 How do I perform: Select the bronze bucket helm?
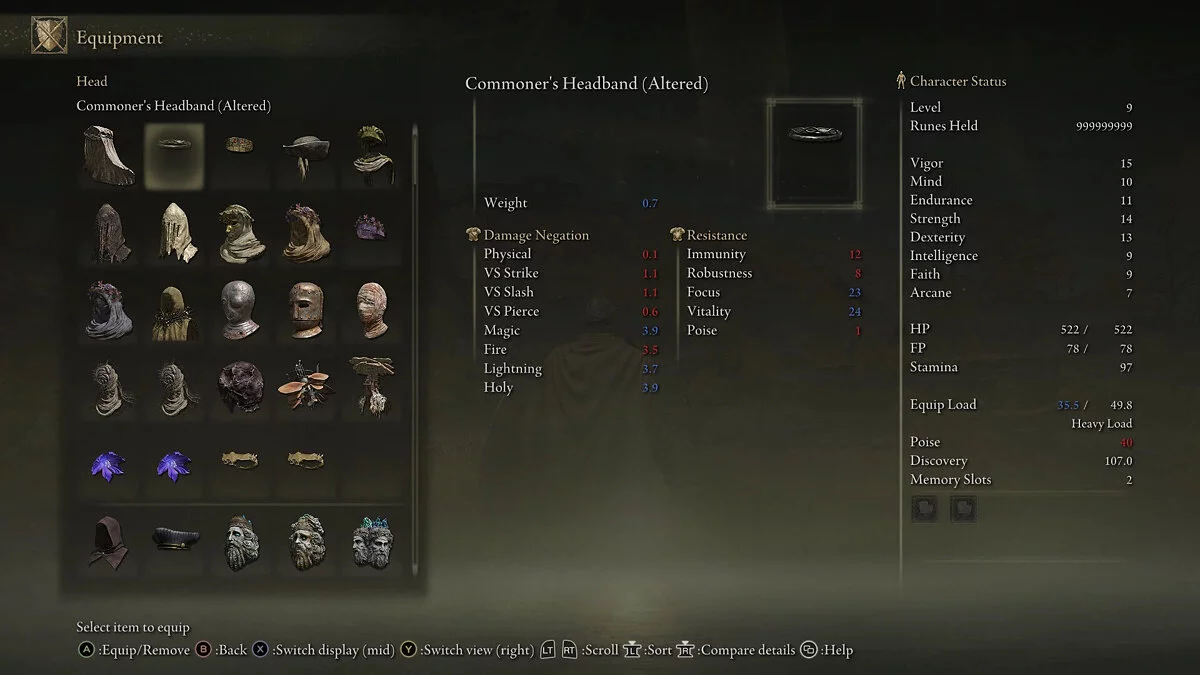point(306,310)
